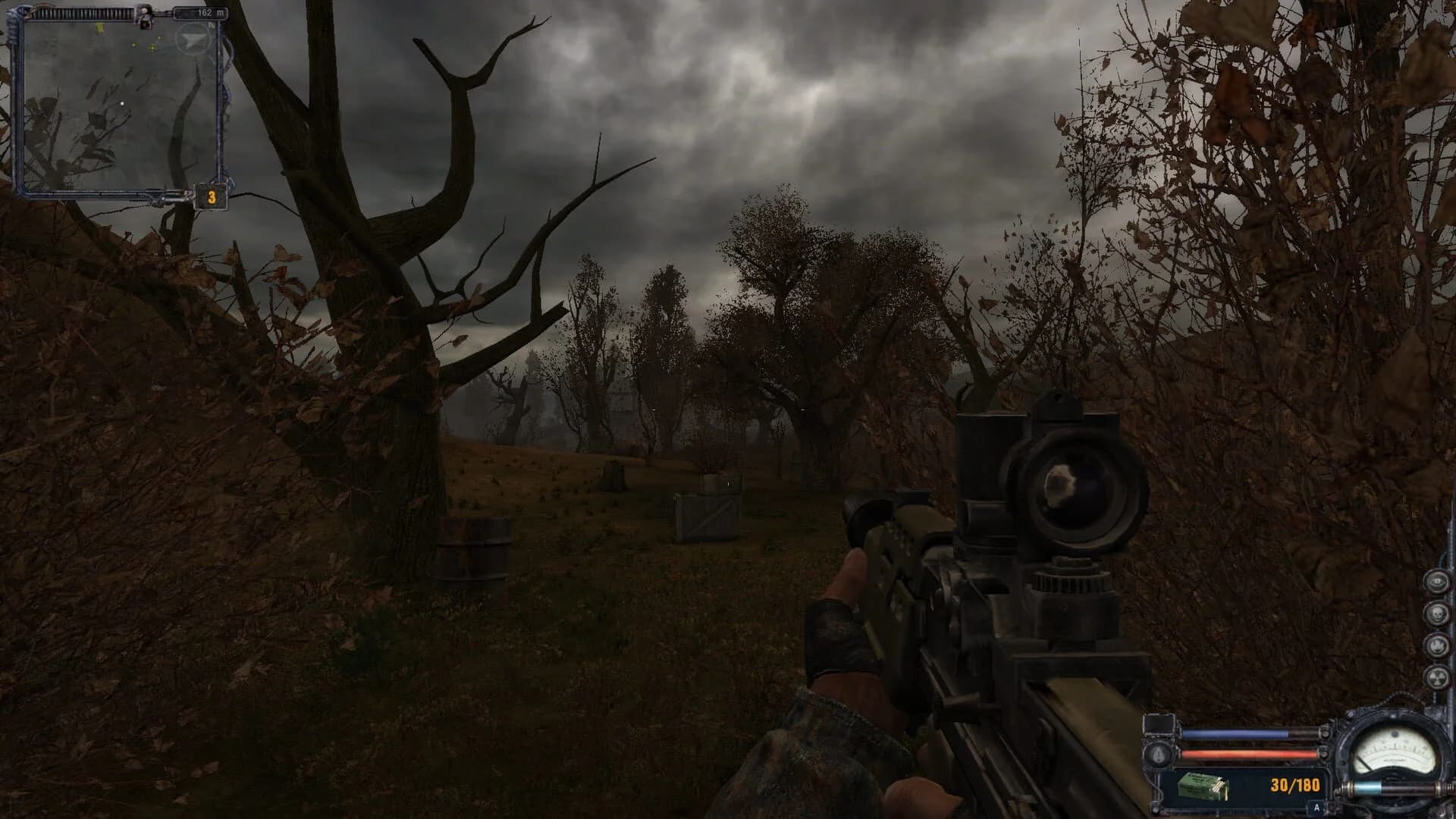Click the blue stamina bar
This screenshot has height=819, width=1456.
coord(1235,733)
